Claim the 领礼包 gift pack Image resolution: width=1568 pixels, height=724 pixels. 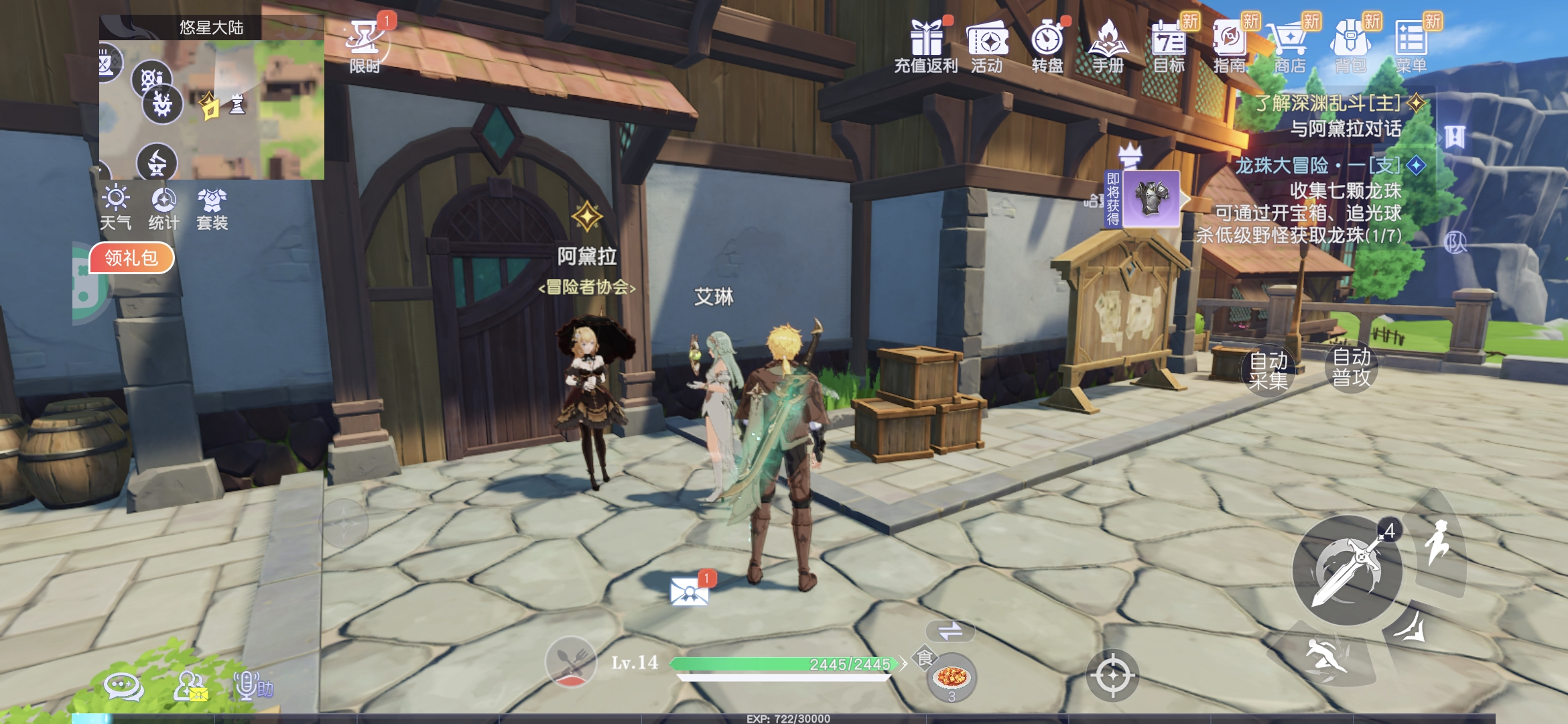point(131,258)
